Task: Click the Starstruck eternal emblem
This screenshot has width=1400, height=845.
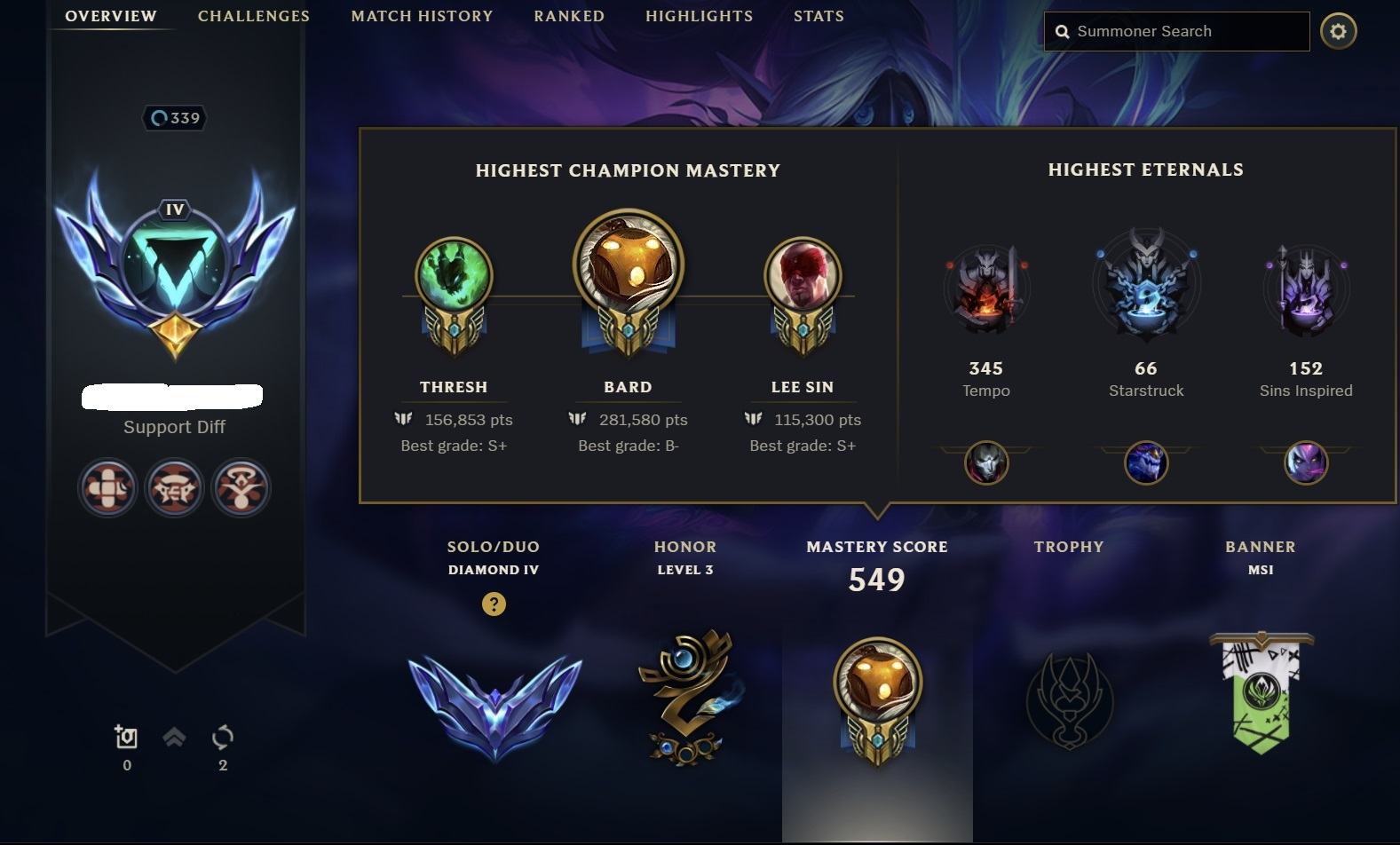Action: pyautogui.click(x=1145, y=286)
